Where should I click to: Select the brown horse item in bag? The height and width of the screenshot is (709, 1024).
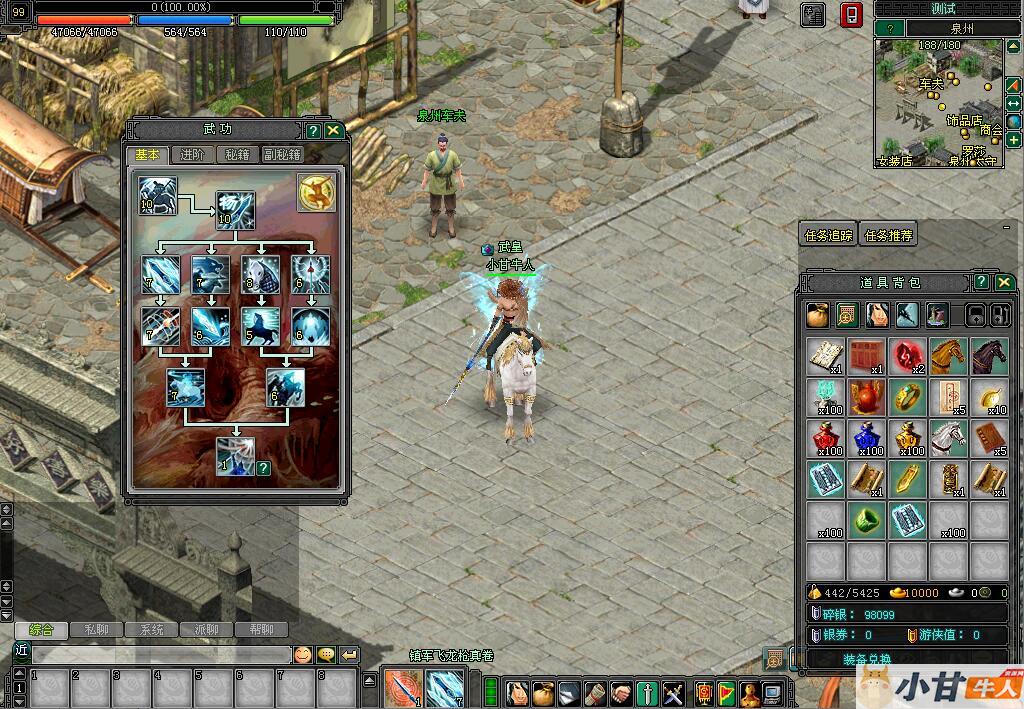948,356
